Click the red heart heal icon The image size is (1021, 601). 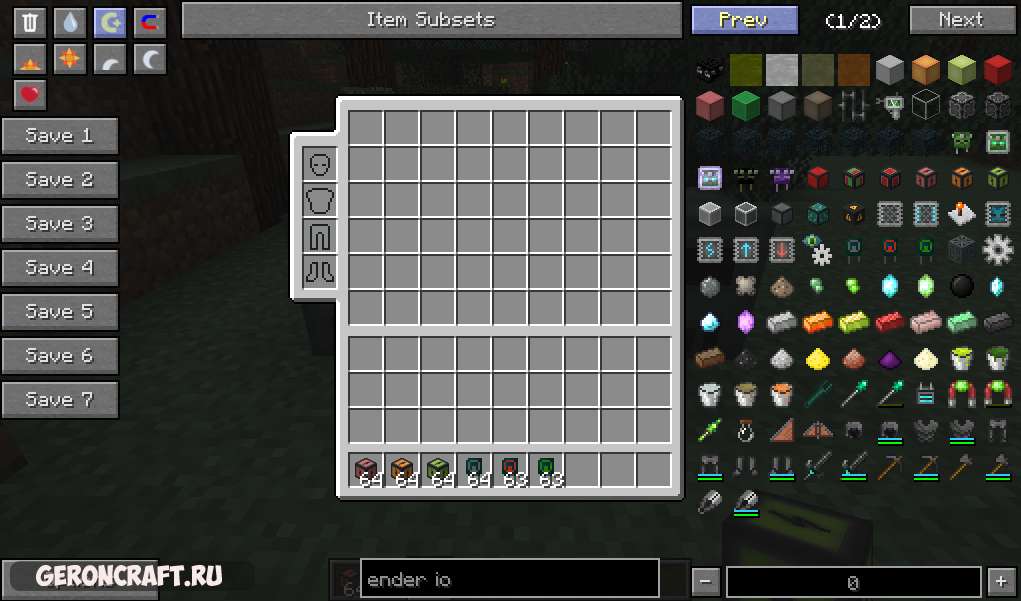click(30, 94)
